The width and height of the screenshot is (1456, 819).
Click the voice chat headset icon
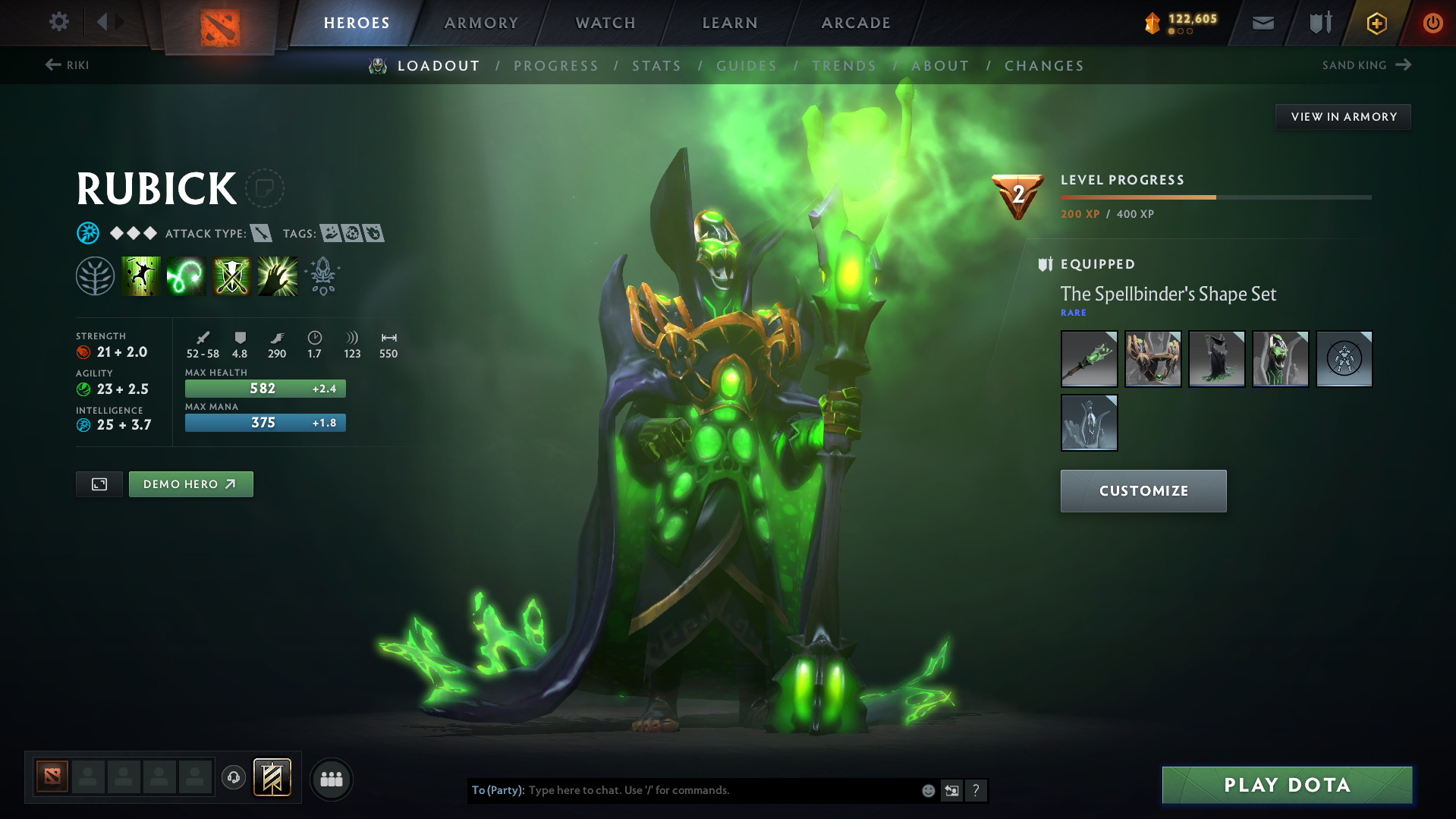pos(234,779)
